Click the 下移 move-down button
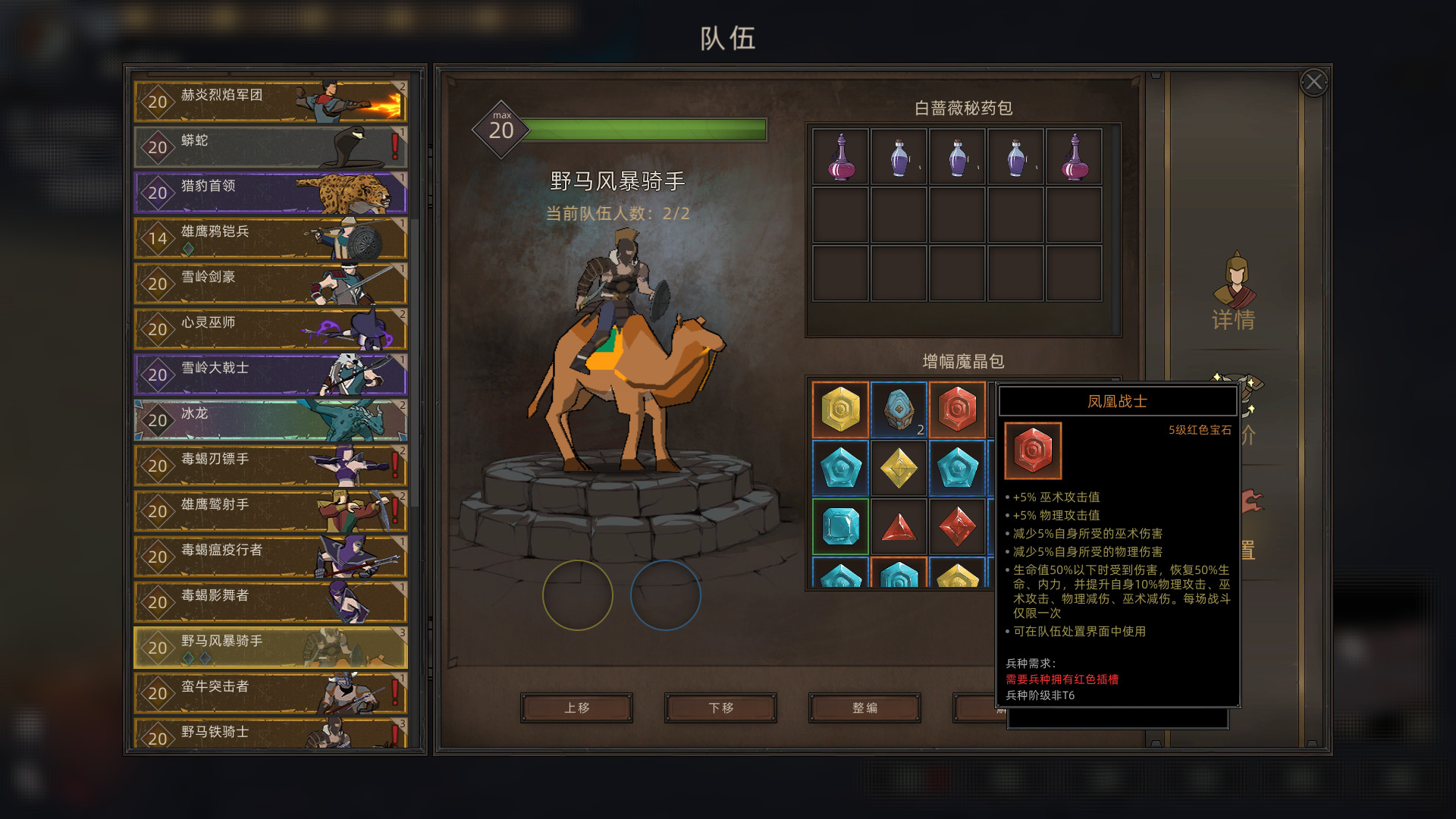Image resolution: width=1456 pixels, height=819 pixels. [719, 708]
